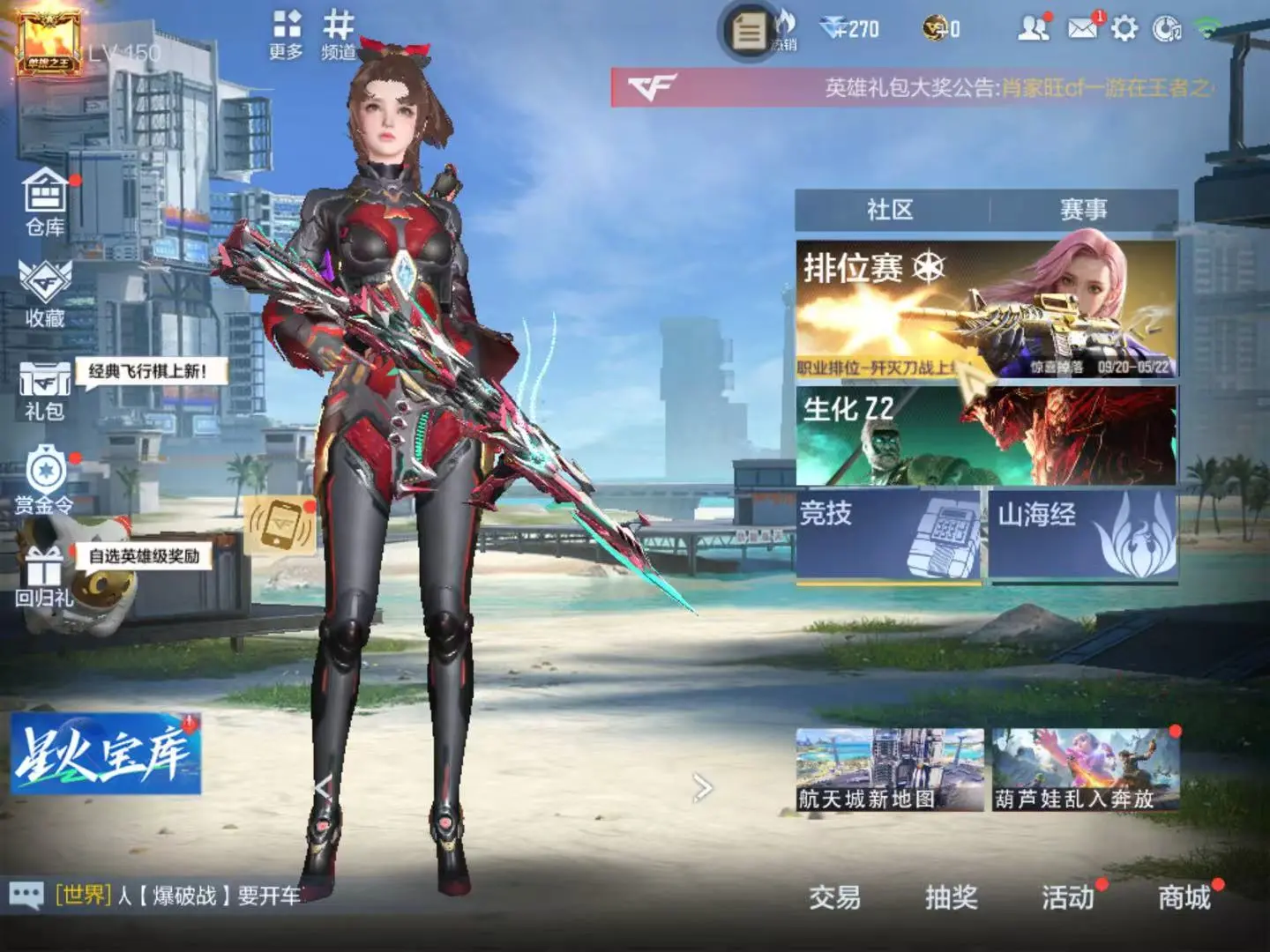Switch to the 赛事 events tab
Viewport: 1270px width, 952px height.
pyautogui.click(x=1083, y=210)
